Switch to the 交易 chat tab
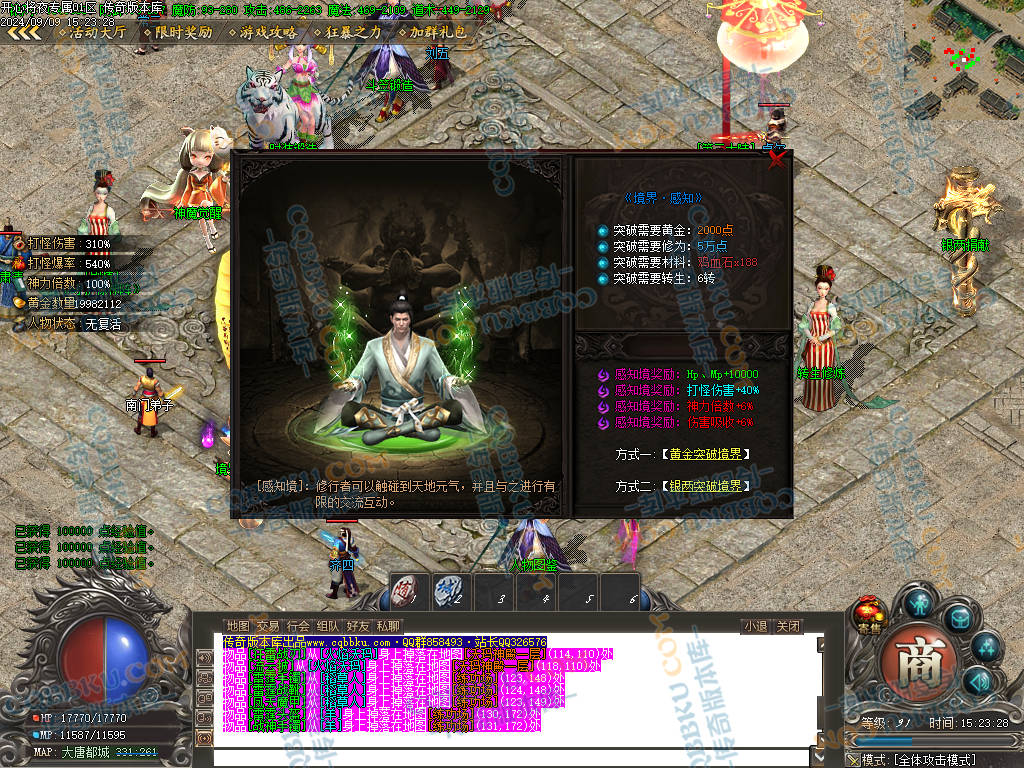Screen dimensions: 1024x768 [268, 627]
